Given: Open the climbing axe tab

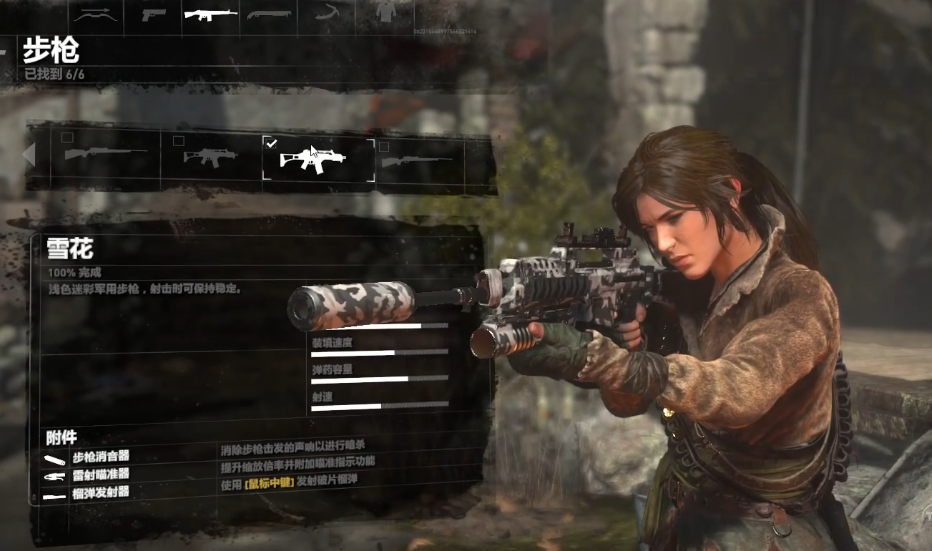Looking at the screenshot, I should click(x=327, y=13).
